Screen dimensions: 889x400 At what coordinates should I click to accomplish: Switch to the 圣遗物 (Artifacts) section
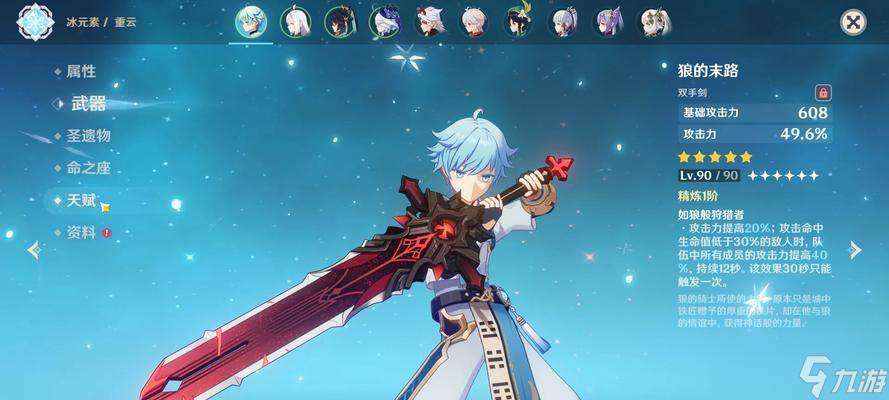[88, 135]
